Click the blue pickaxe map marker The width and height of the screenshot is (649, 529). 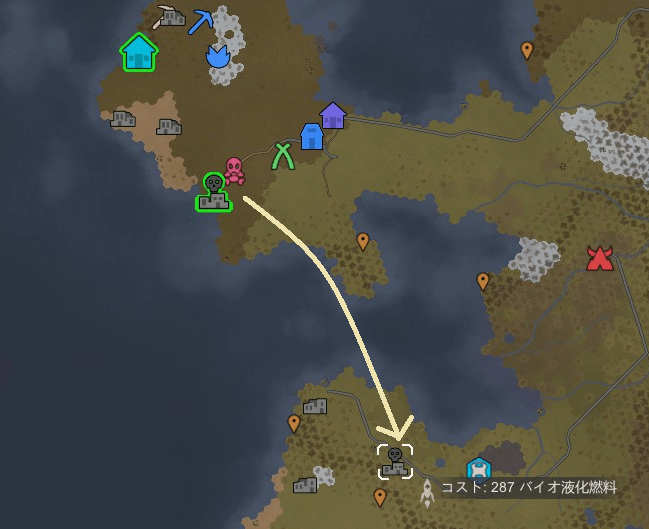202,22
